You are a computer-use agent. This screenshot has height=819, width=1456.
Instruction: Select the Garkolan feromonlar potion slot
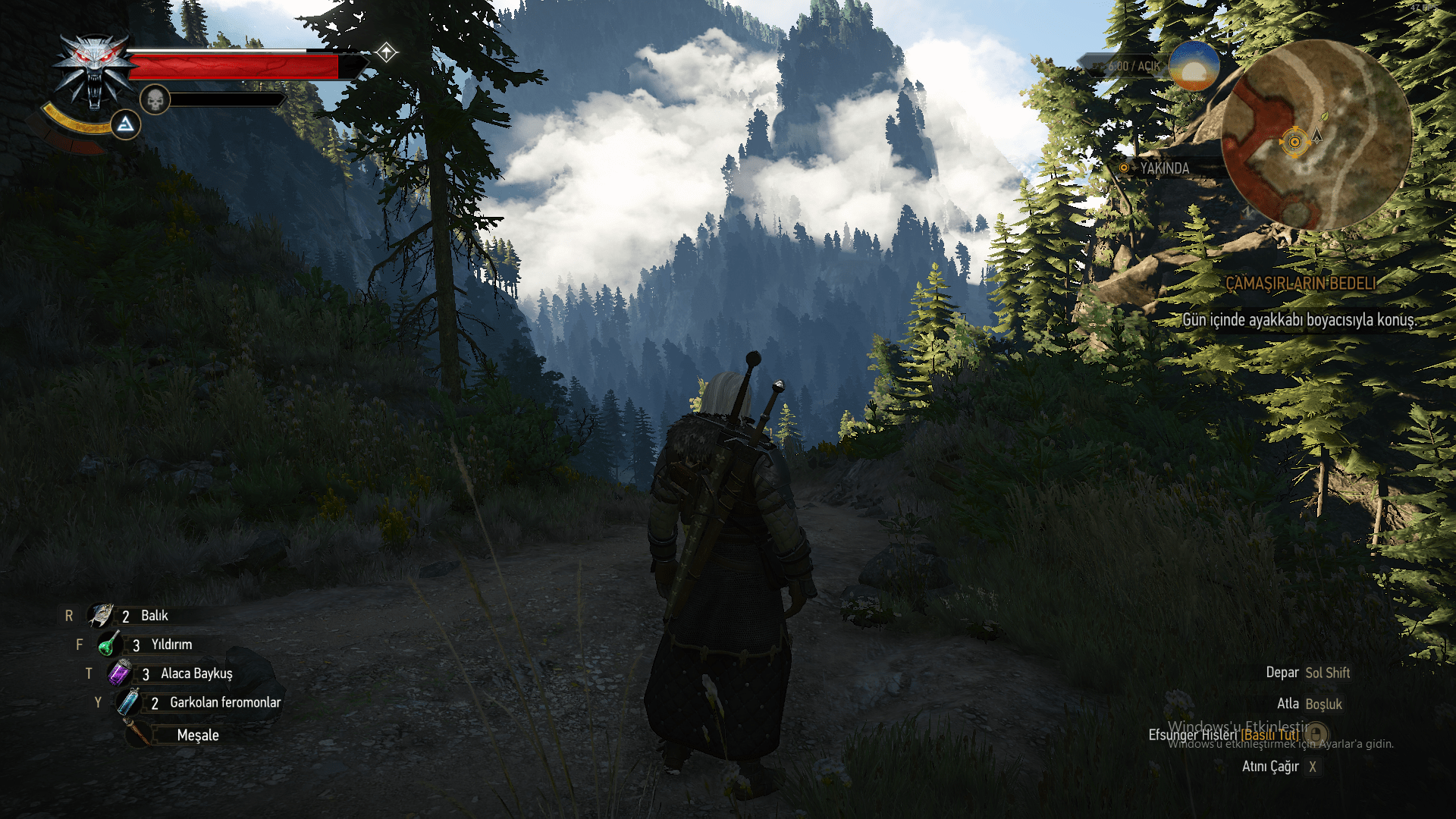[128, 702]
